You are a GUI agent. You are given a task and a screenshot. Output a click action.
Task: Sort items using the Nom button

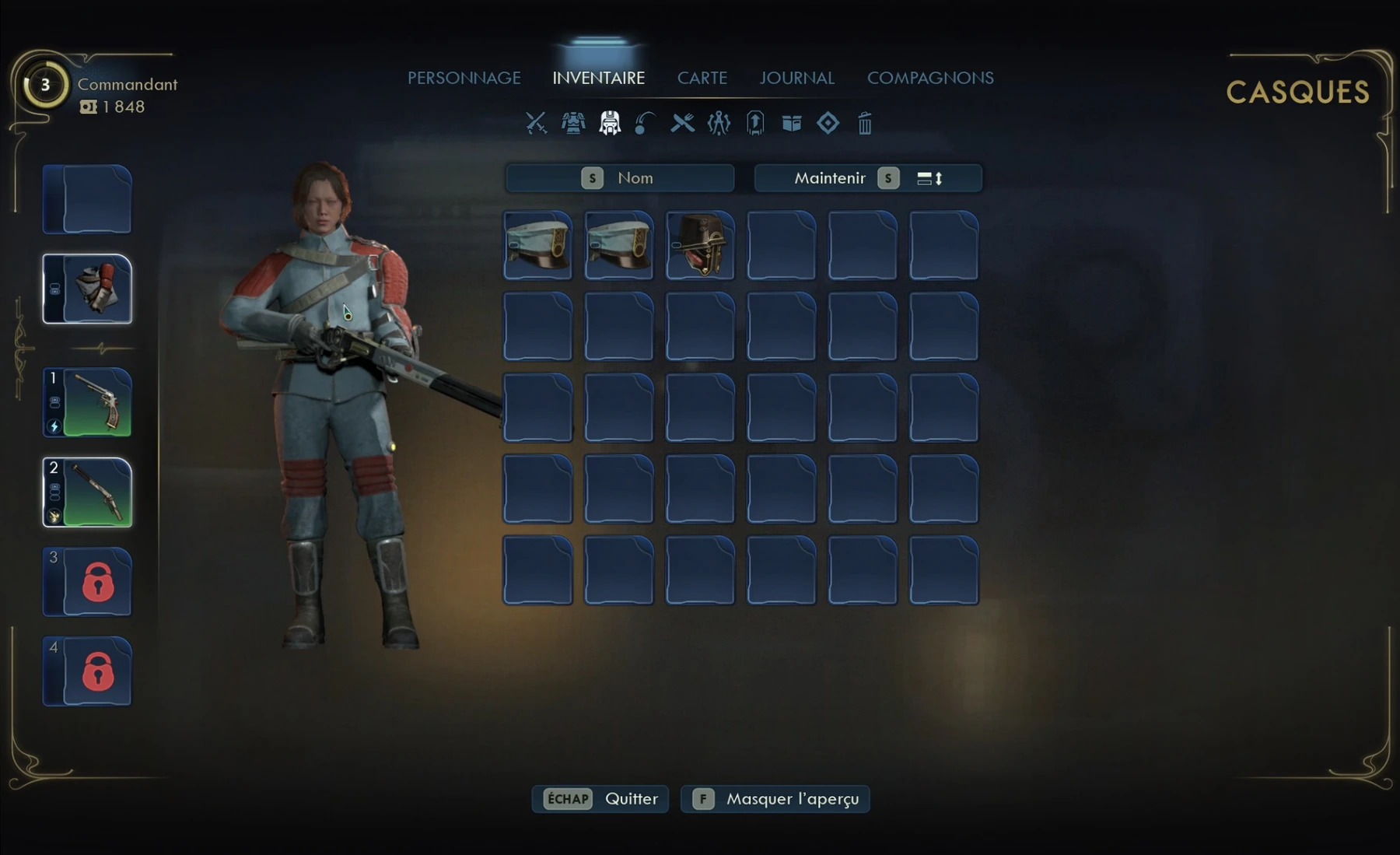coord(619,178)
